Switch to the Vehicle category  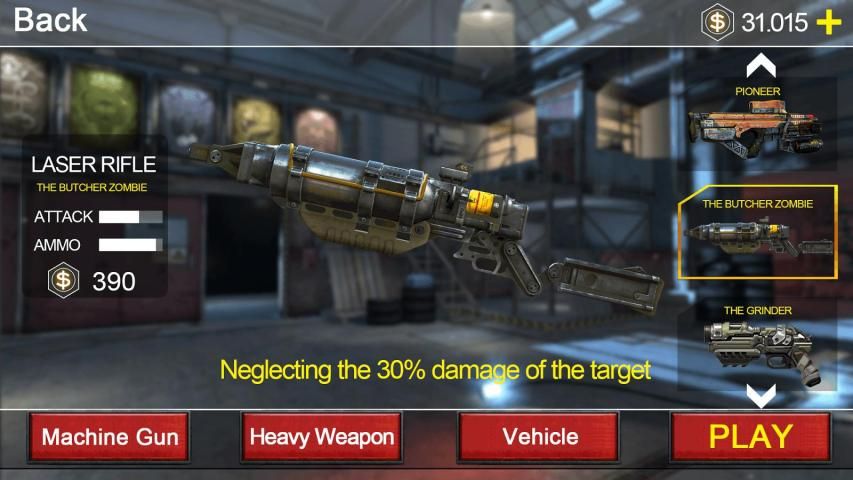pos(540,437)
